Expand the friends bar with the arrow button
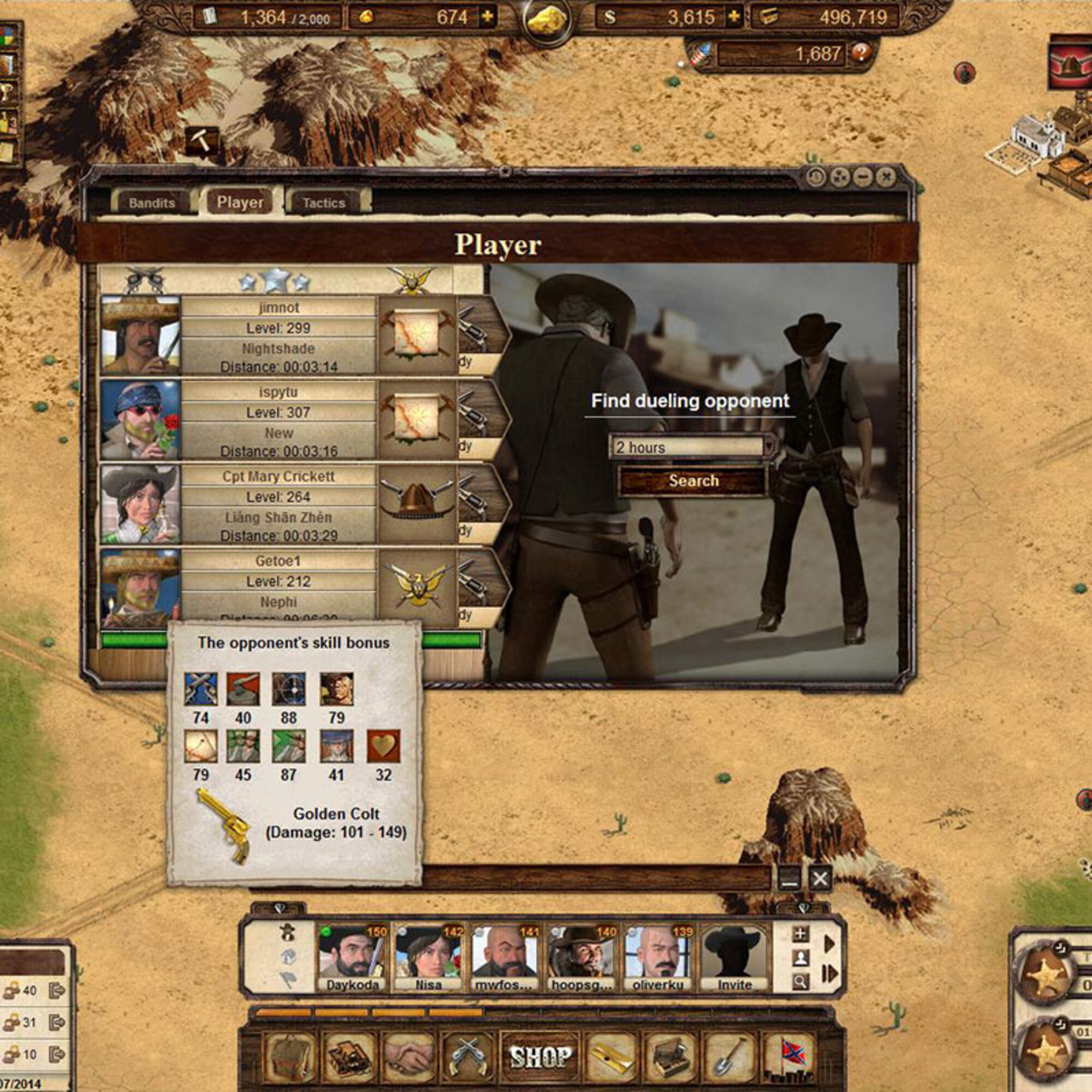 pyautogui.click(x=831, y=942)
